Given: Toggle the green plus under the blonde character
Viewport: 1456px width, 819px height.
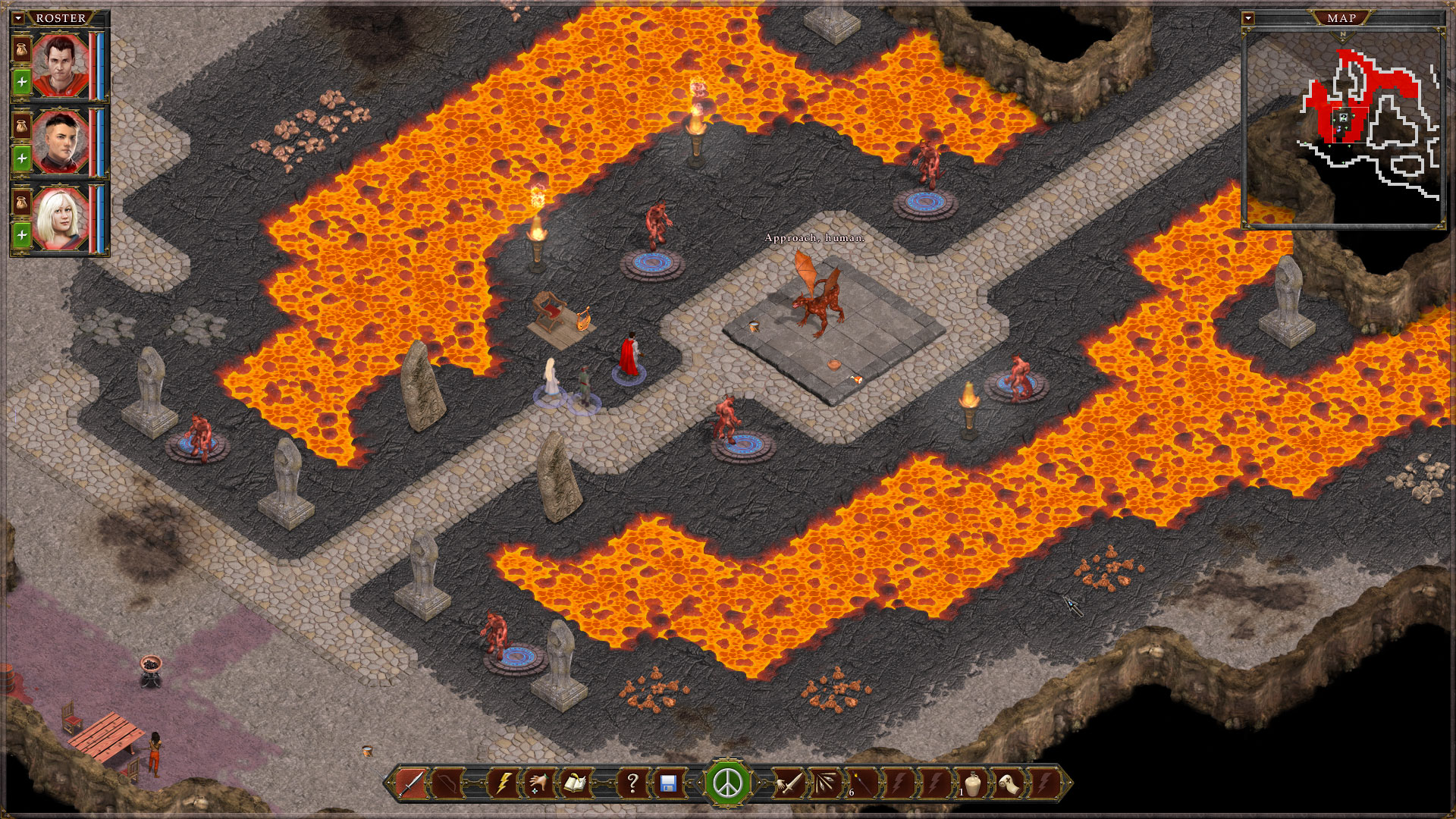Looking at the screenshot, I should point(24,234).
